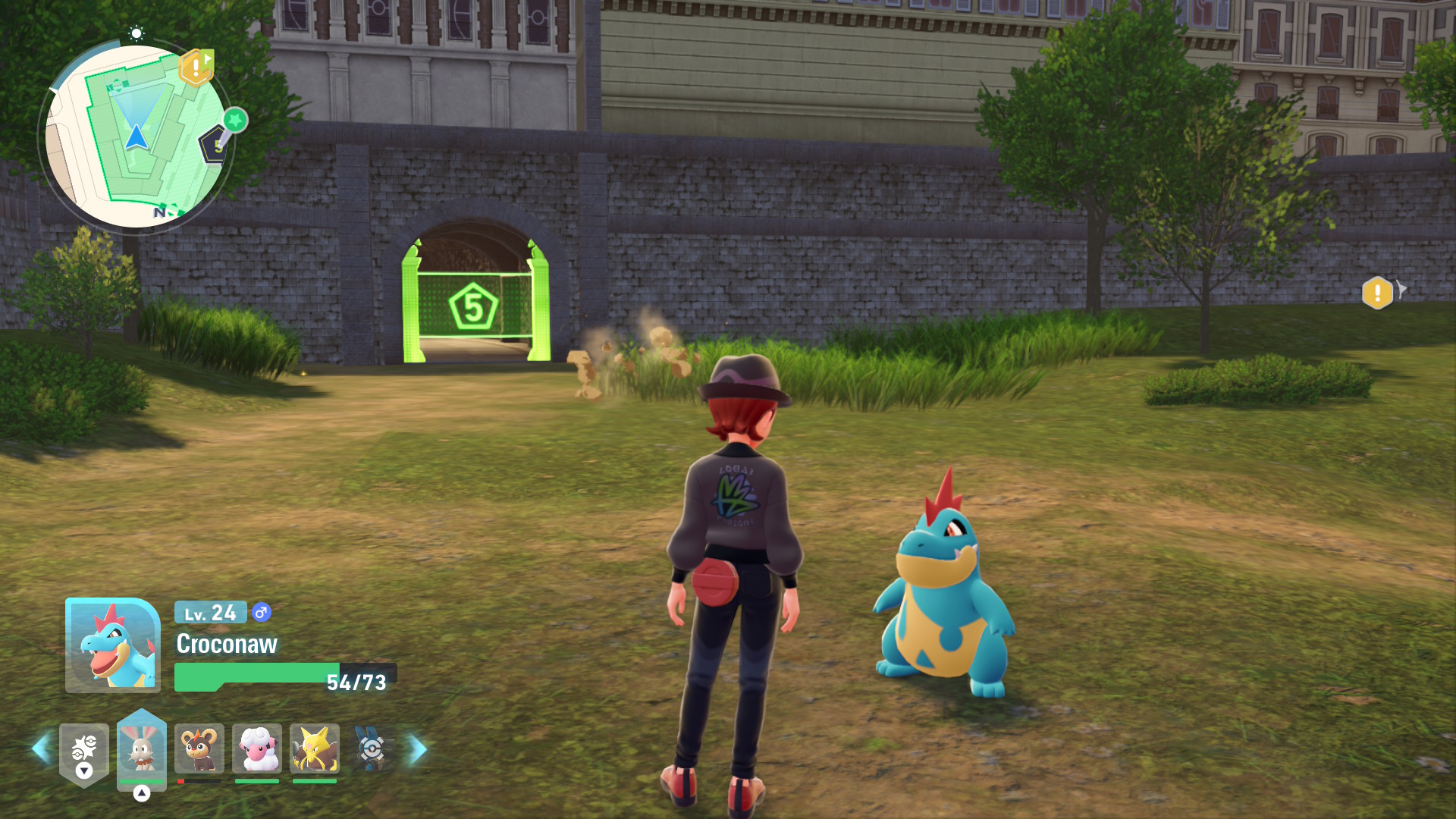Cycle party left with the blue arrow

coord(41,749)
